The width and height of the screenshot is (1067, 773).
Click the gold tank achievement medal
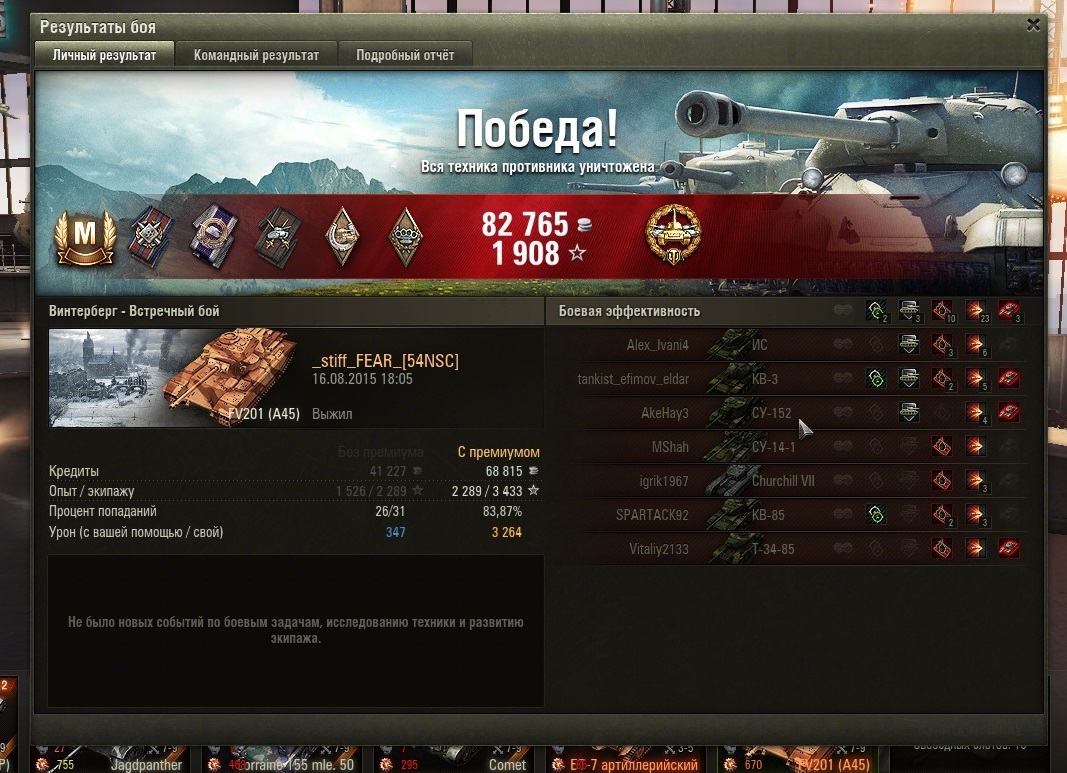click(674, 236)
